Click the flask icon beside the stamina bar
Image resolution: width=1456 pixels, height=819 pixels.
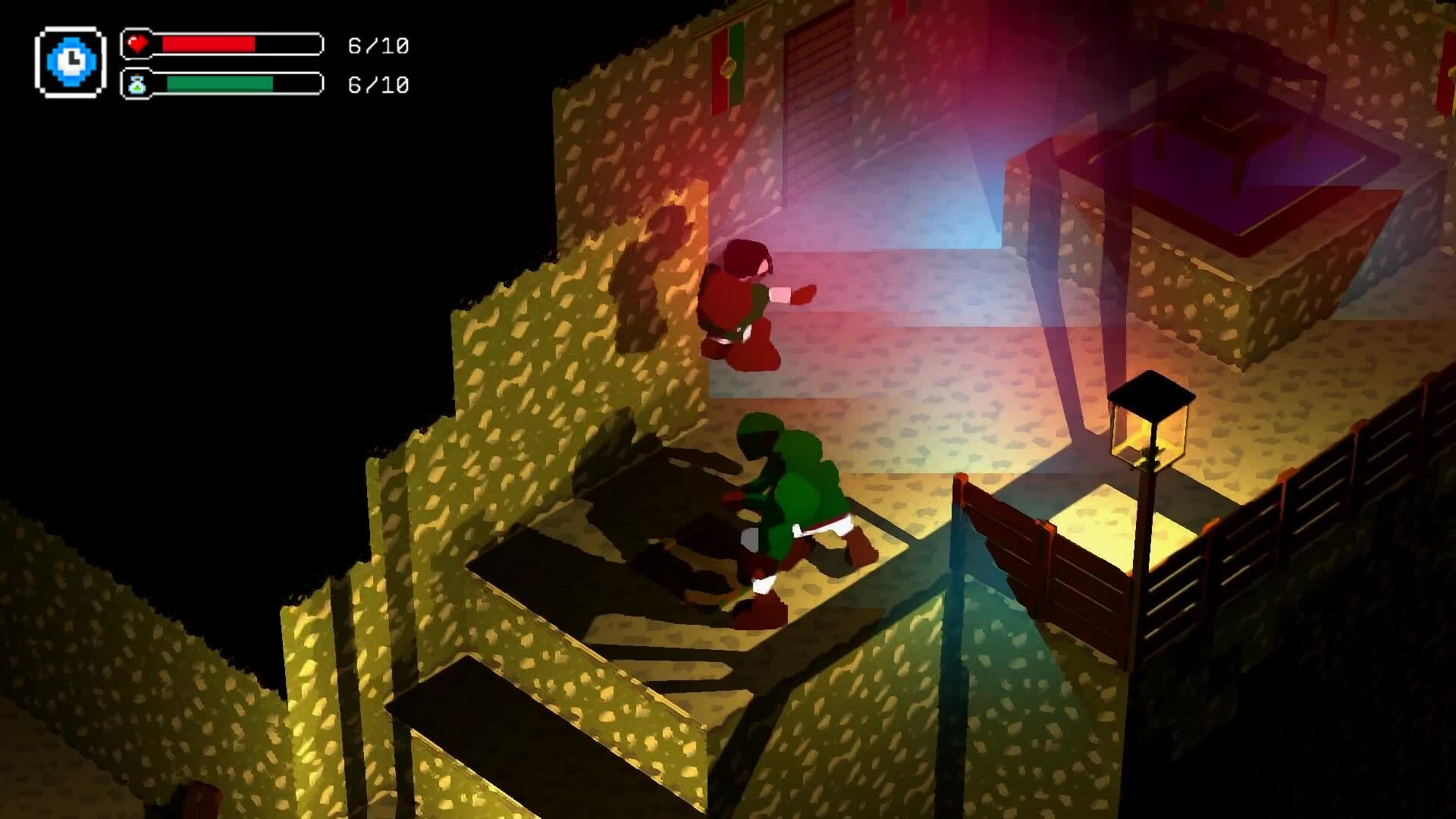pos(138,85)
